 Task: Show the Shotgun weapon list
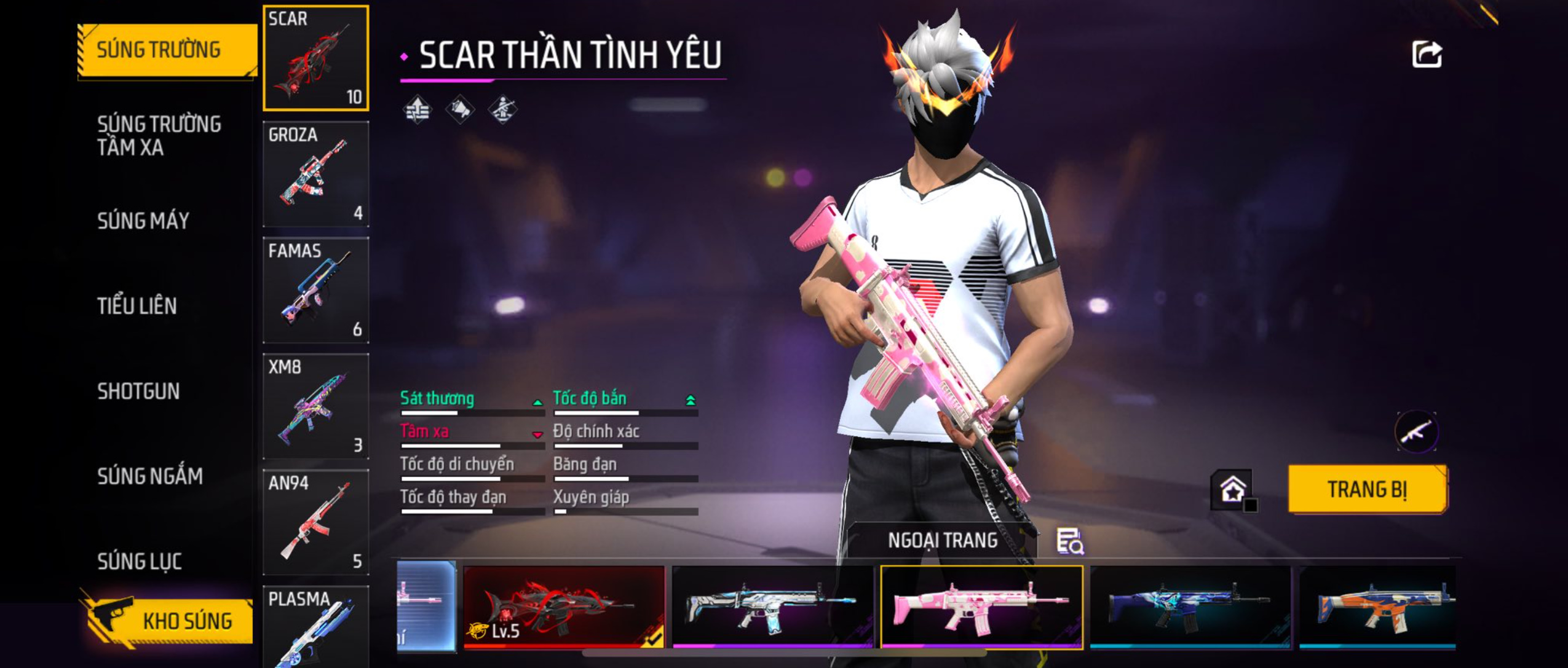pyautogui.click(x=138, y=391)
